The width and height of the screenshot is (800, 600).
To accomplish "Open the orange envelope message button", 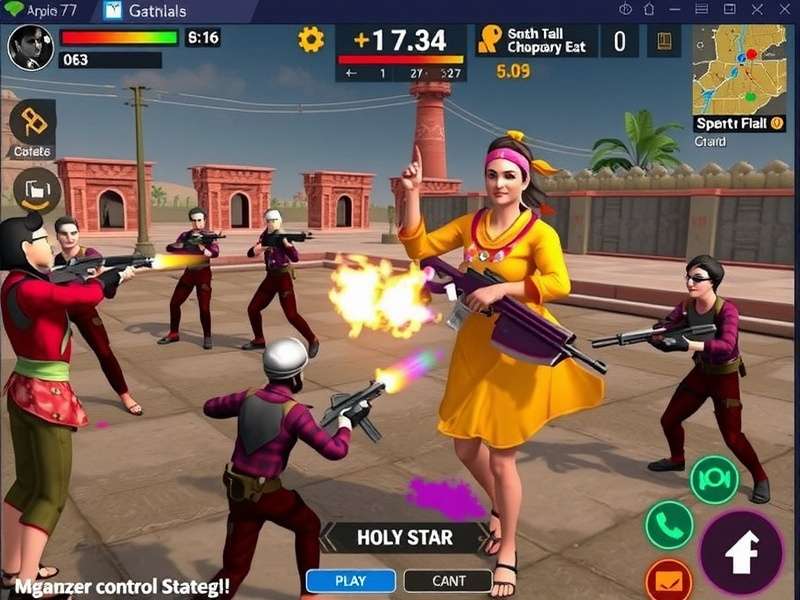I will (x=669, y=580).
